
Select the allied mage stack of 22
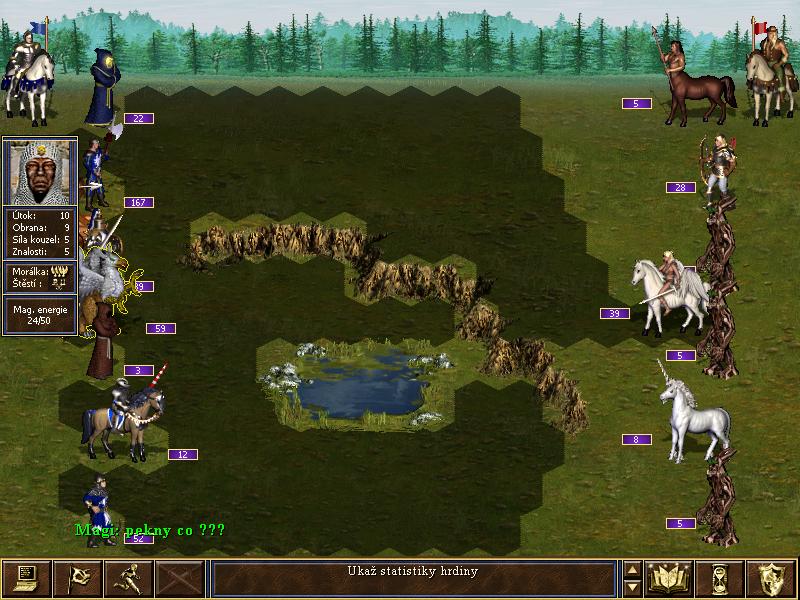pos(101,88)
